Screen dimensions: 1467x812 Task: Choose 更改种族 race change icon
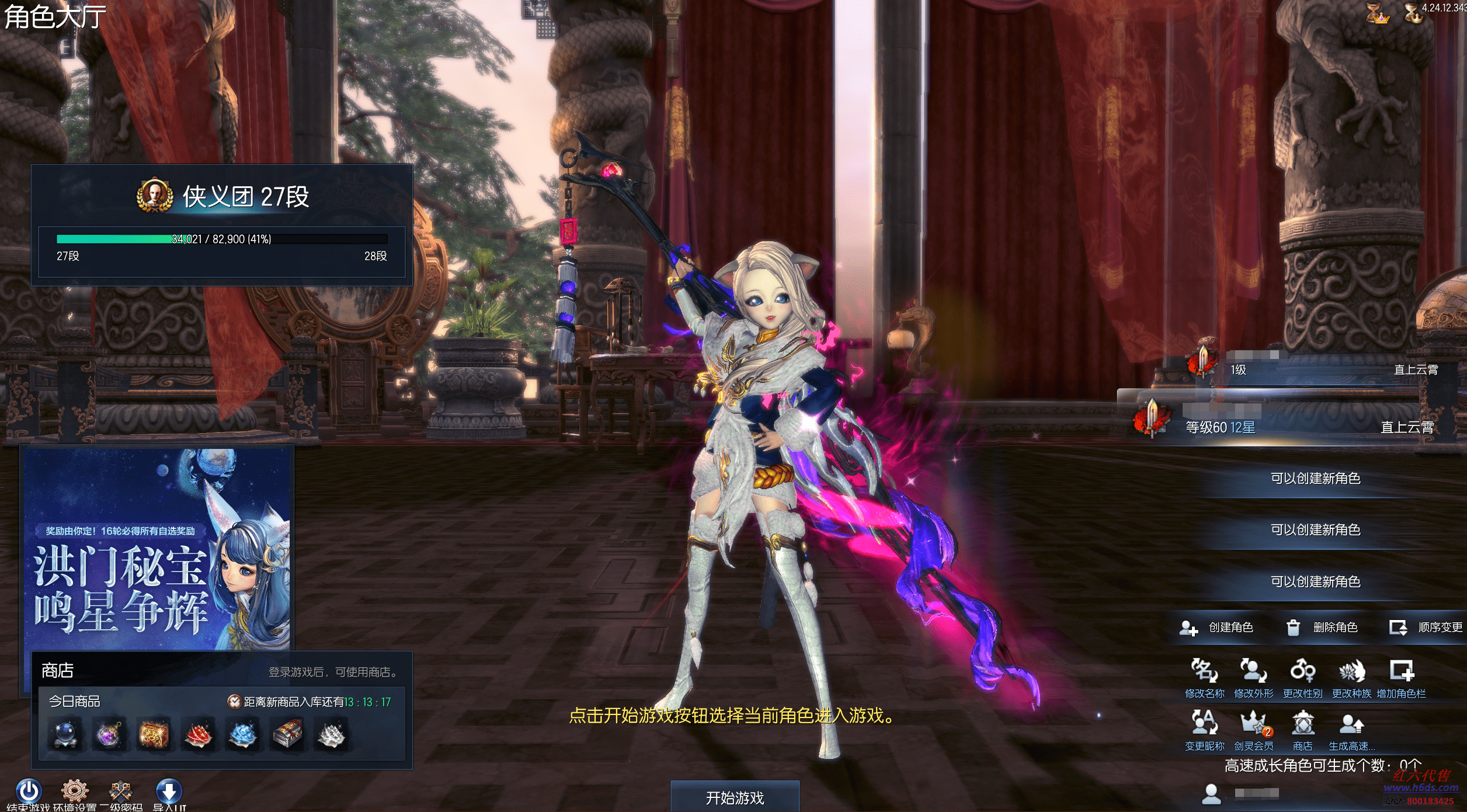pyautogui.click(x=1351, y=677)
